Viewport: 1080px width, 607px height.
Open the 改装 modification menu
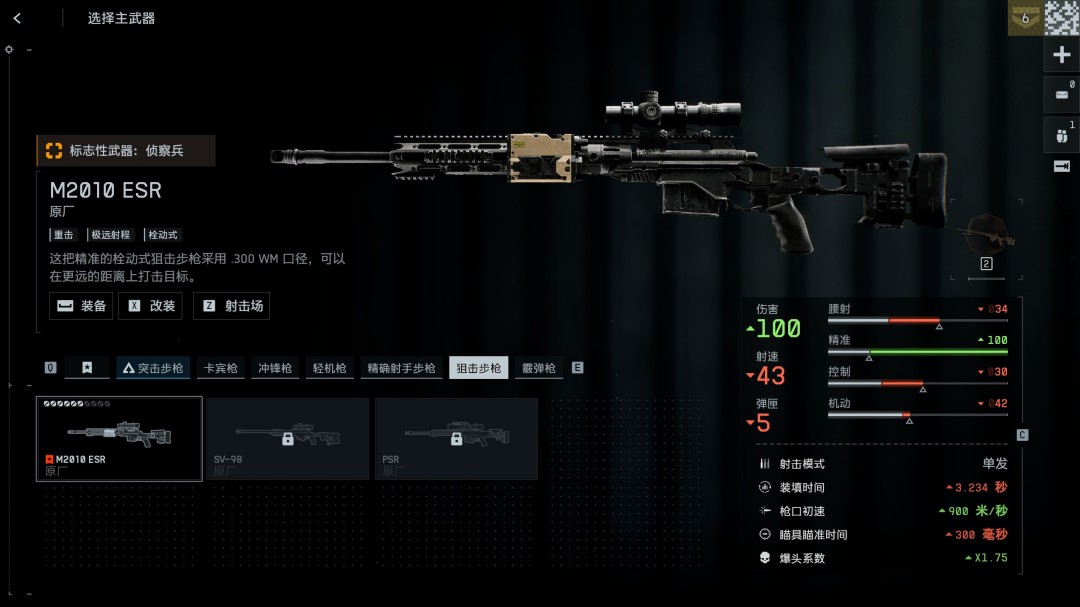click(151, 306)
